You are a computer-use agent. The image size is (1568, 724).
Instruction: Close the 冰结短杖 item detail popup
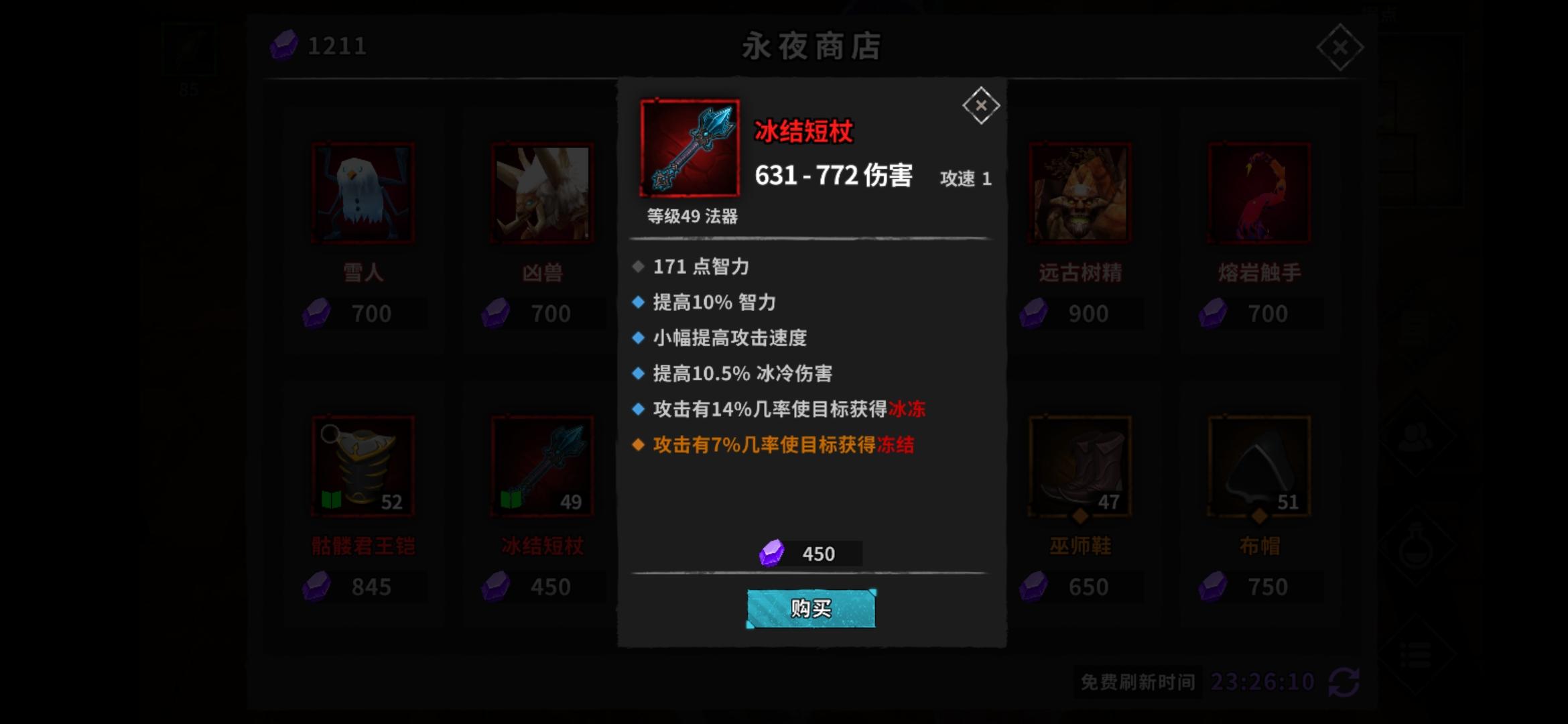[x=982, y=105]
